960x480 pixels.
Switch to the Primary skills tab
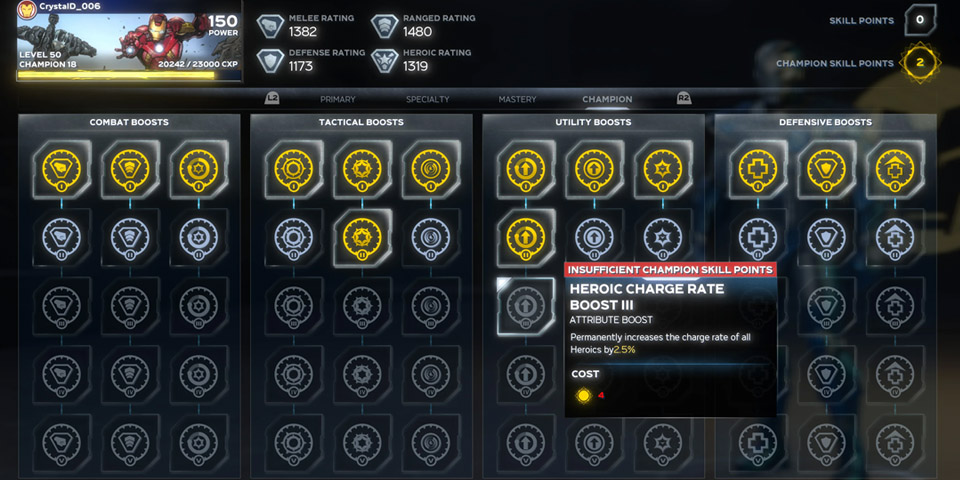click(337, 99)
